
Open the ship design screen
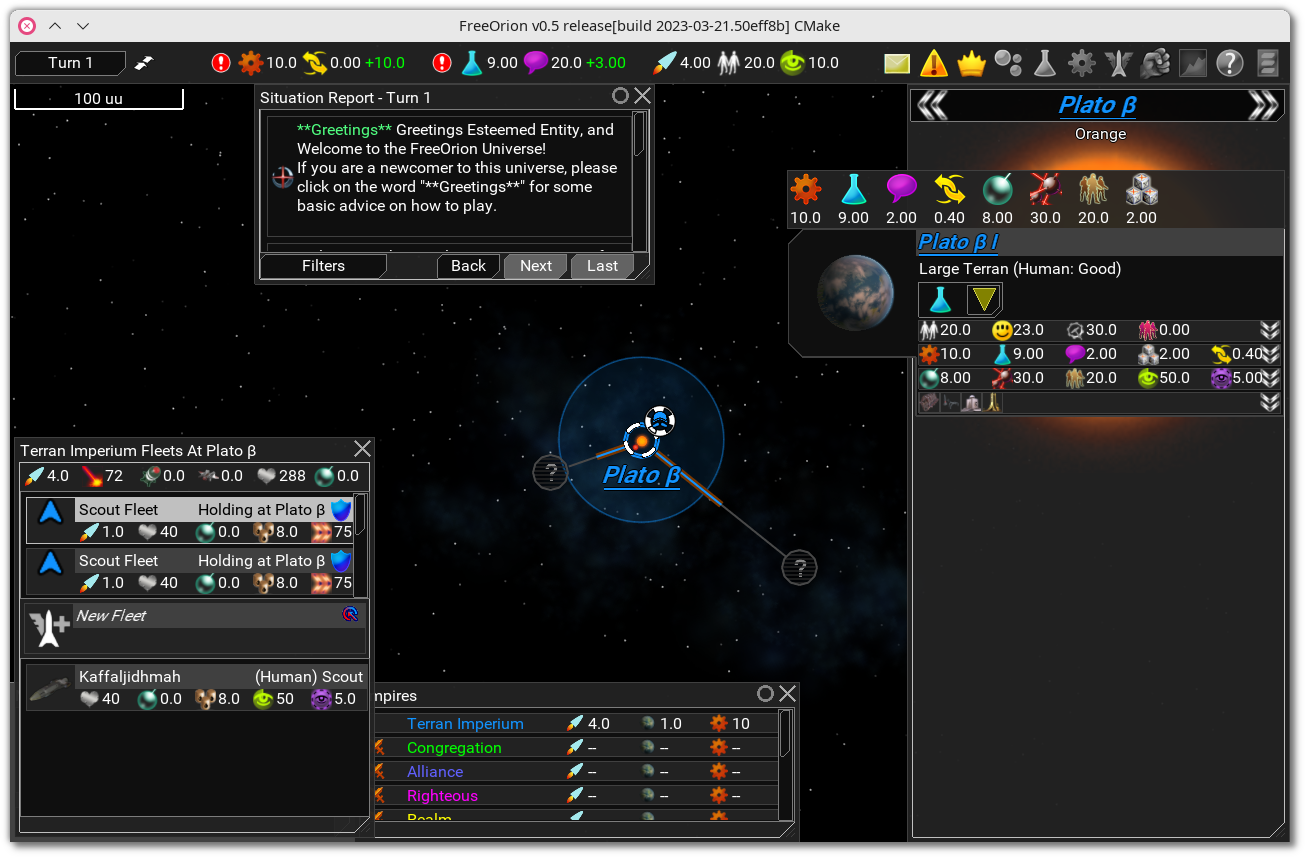(x=1118, y=63)
